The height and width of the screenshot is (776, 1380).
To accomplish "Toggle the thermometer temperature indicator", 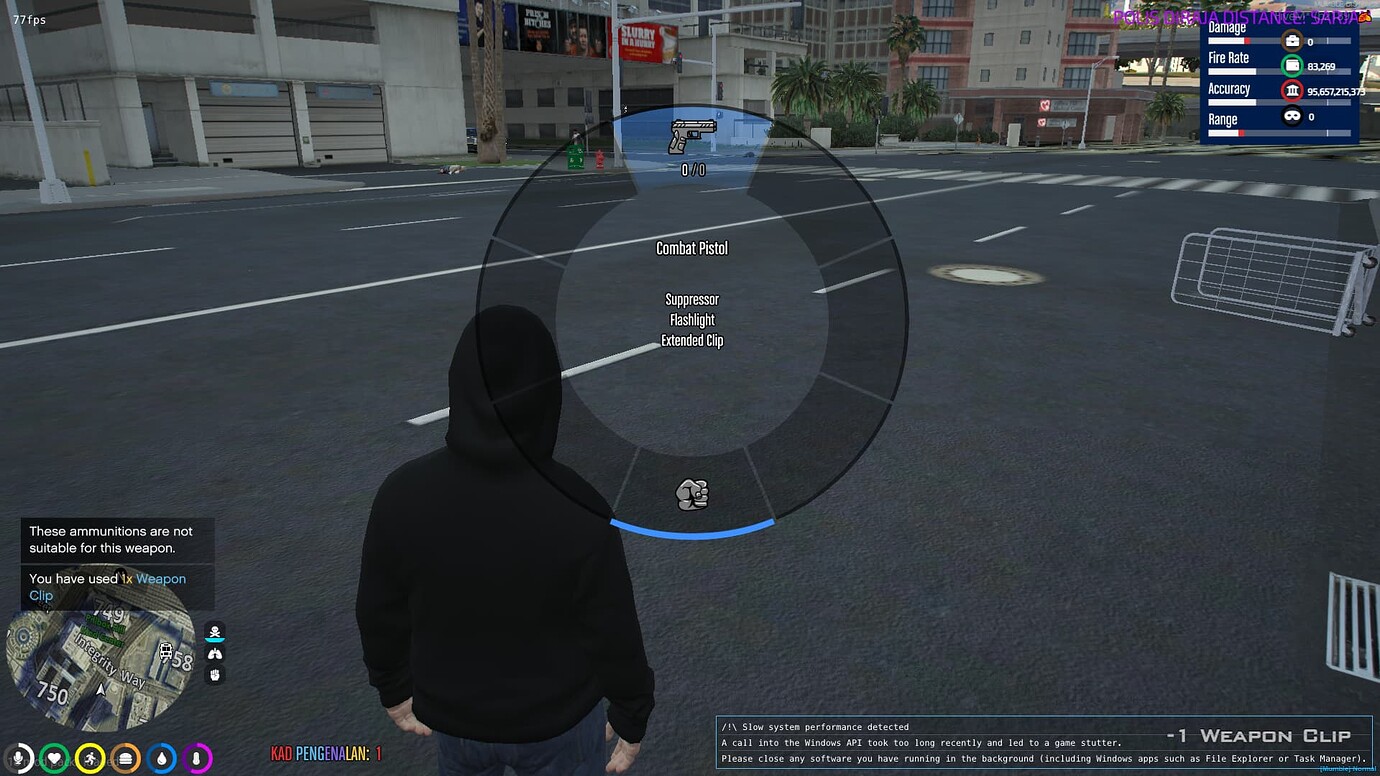I will pos(195,757).
